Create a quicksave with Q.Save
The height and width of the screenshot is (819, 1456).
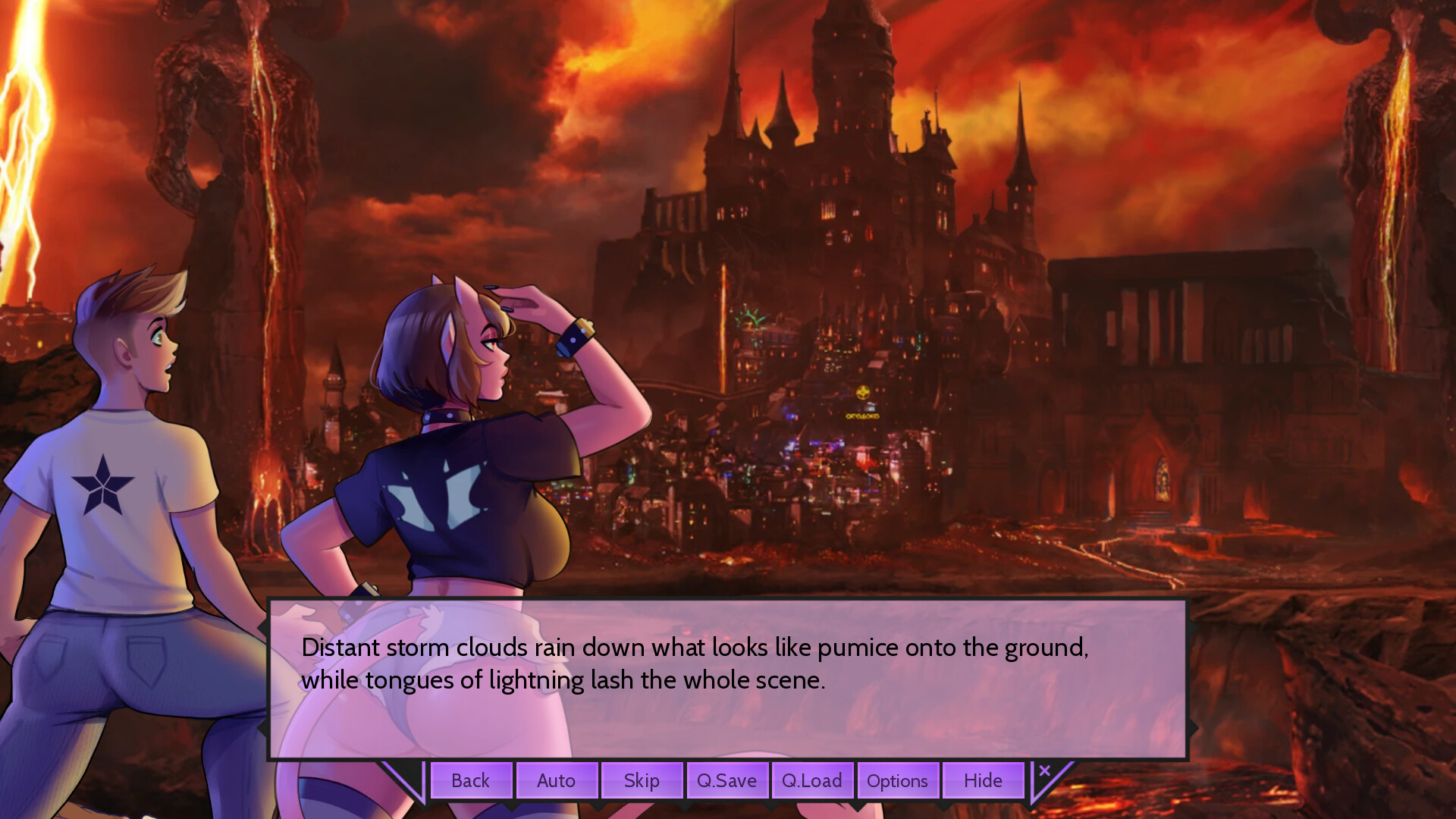click(x=726, y=780)
